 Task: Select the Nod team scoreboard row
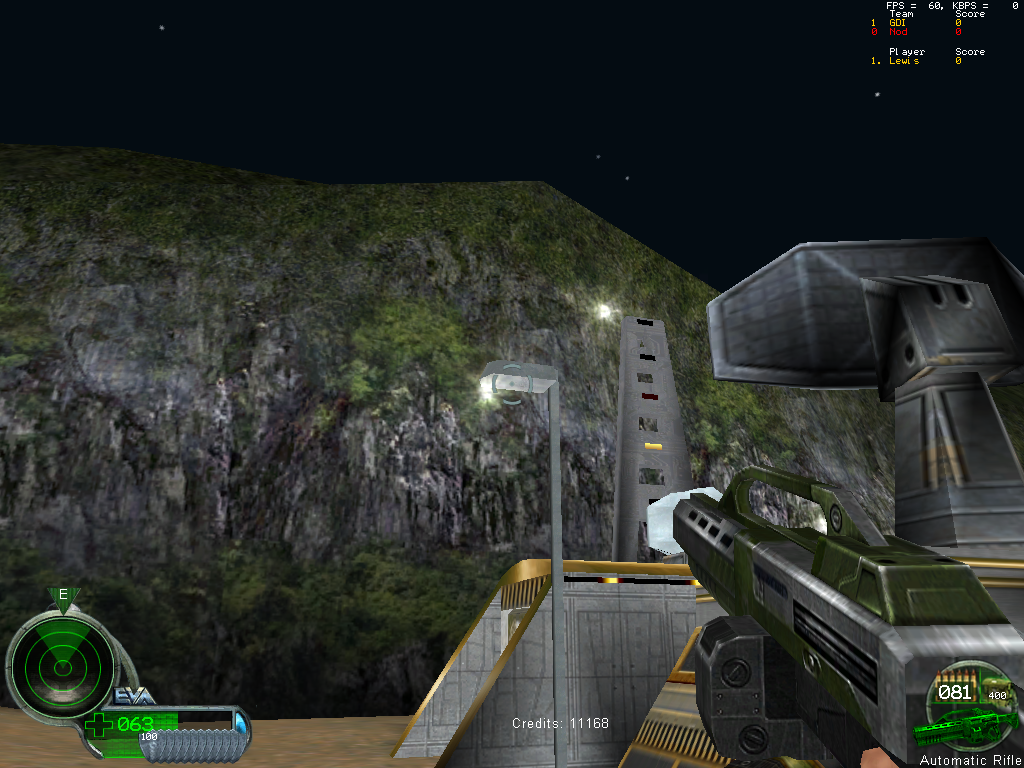pyautogui.click(x=898, y=32)
